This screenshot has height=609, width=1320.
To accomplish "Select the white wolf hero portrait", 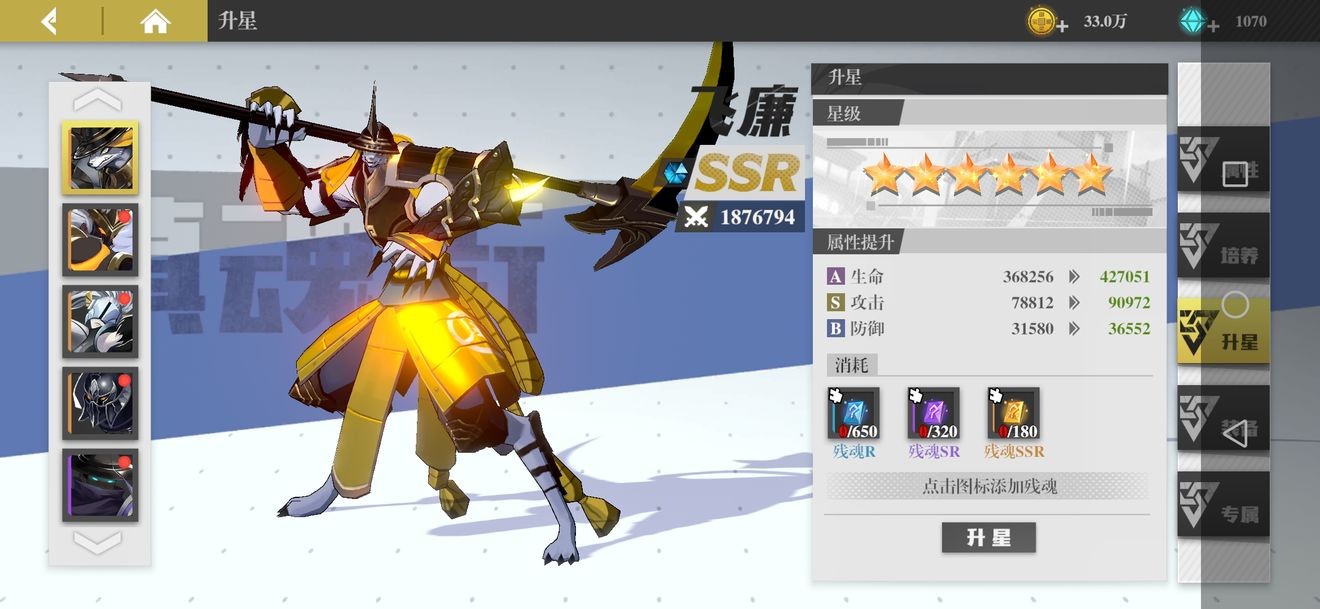I will click(x=100, y=157).
